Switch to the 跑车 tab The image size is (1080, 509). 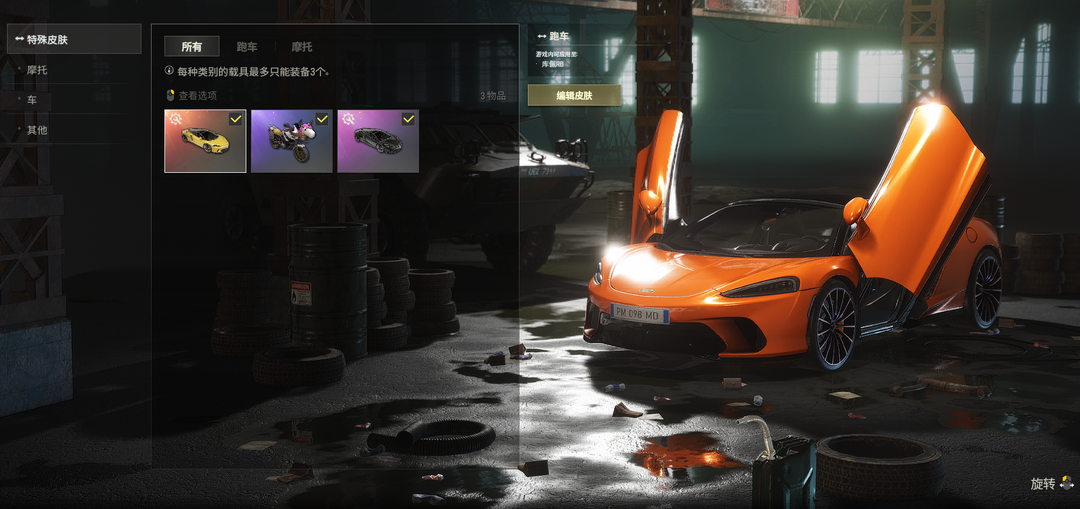247,47
